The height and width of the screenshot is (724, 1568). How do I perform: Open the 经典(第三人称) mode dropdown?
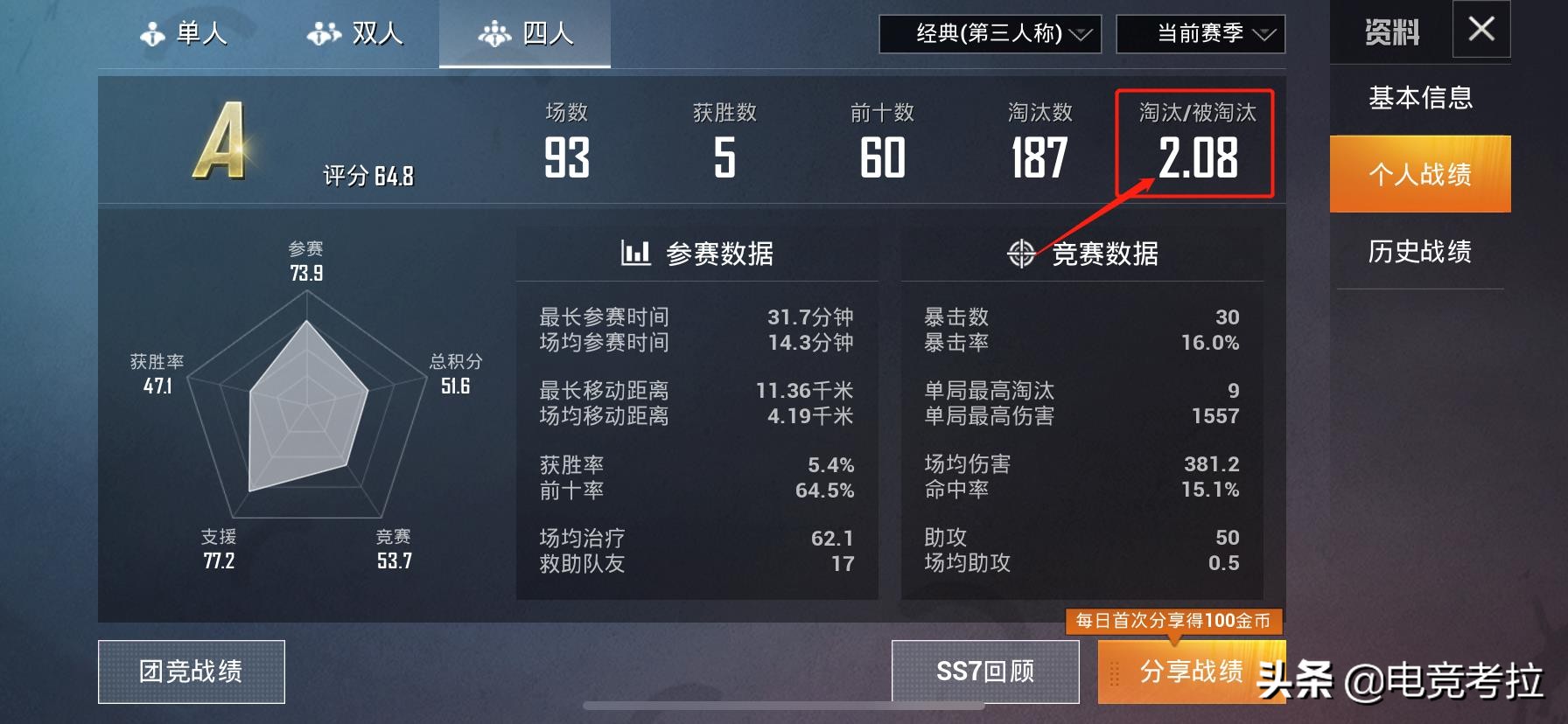click(x=989, y=36)
